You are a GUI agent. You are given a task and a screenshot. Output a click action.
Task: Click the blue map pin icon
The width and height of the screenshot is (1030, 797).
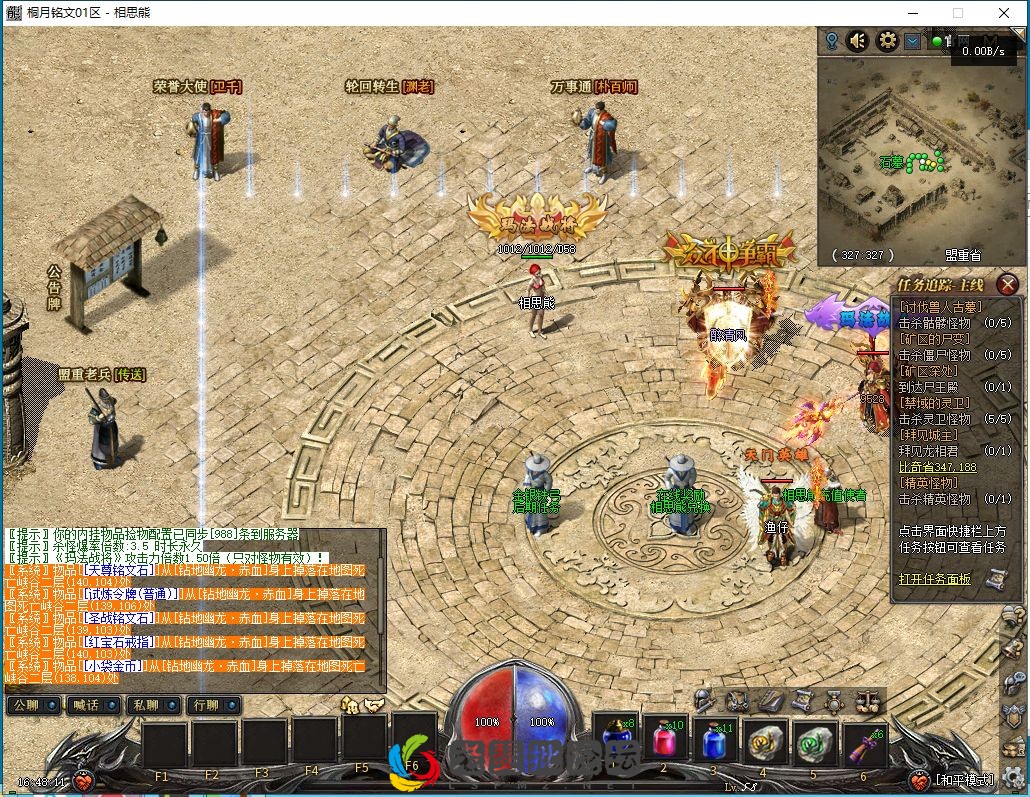831,41
